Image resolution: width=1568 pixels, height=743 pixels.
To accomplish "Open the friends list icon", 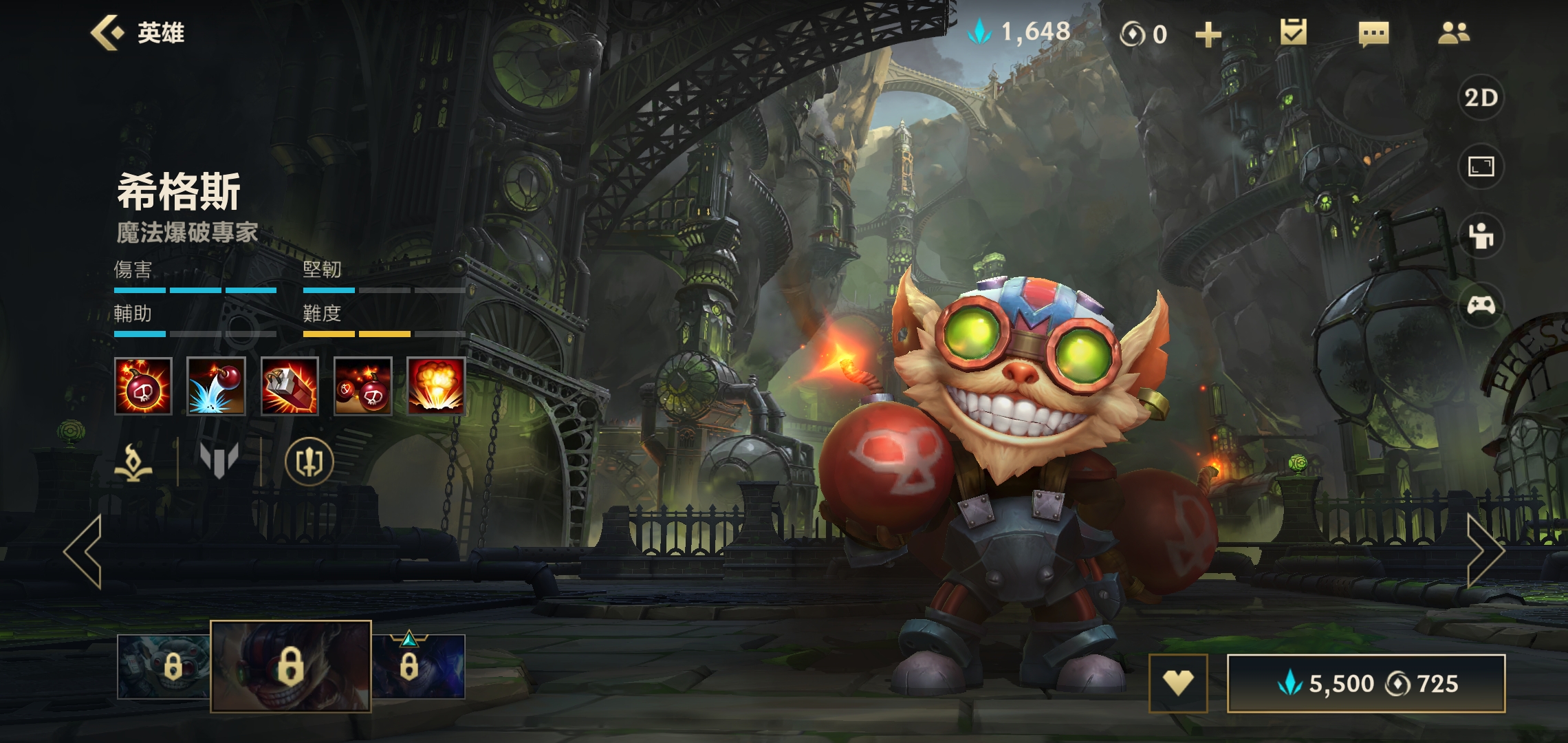I will [1454, 33].
